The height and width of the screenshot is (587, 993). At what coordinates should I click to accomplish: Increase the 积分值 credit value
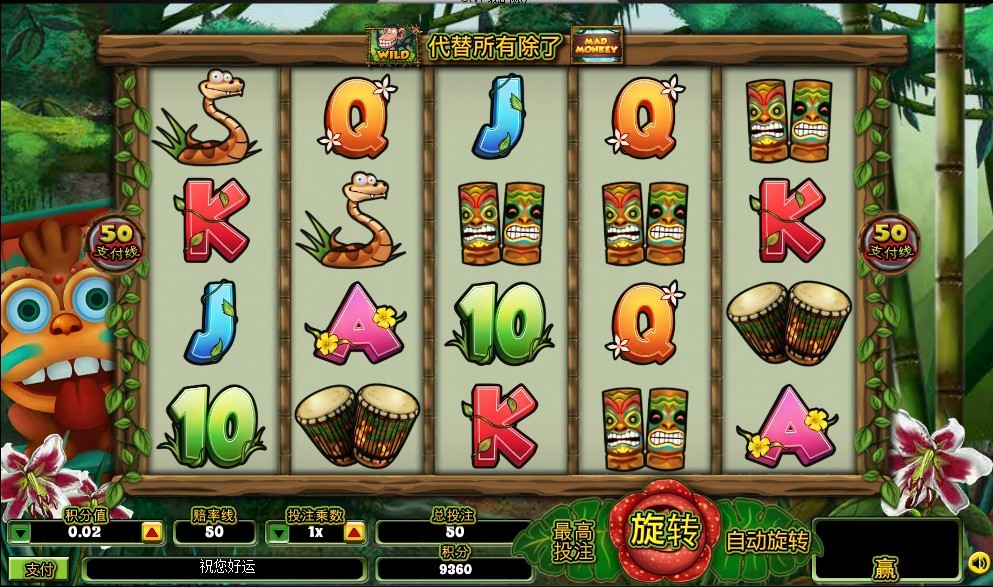point(151,533)
